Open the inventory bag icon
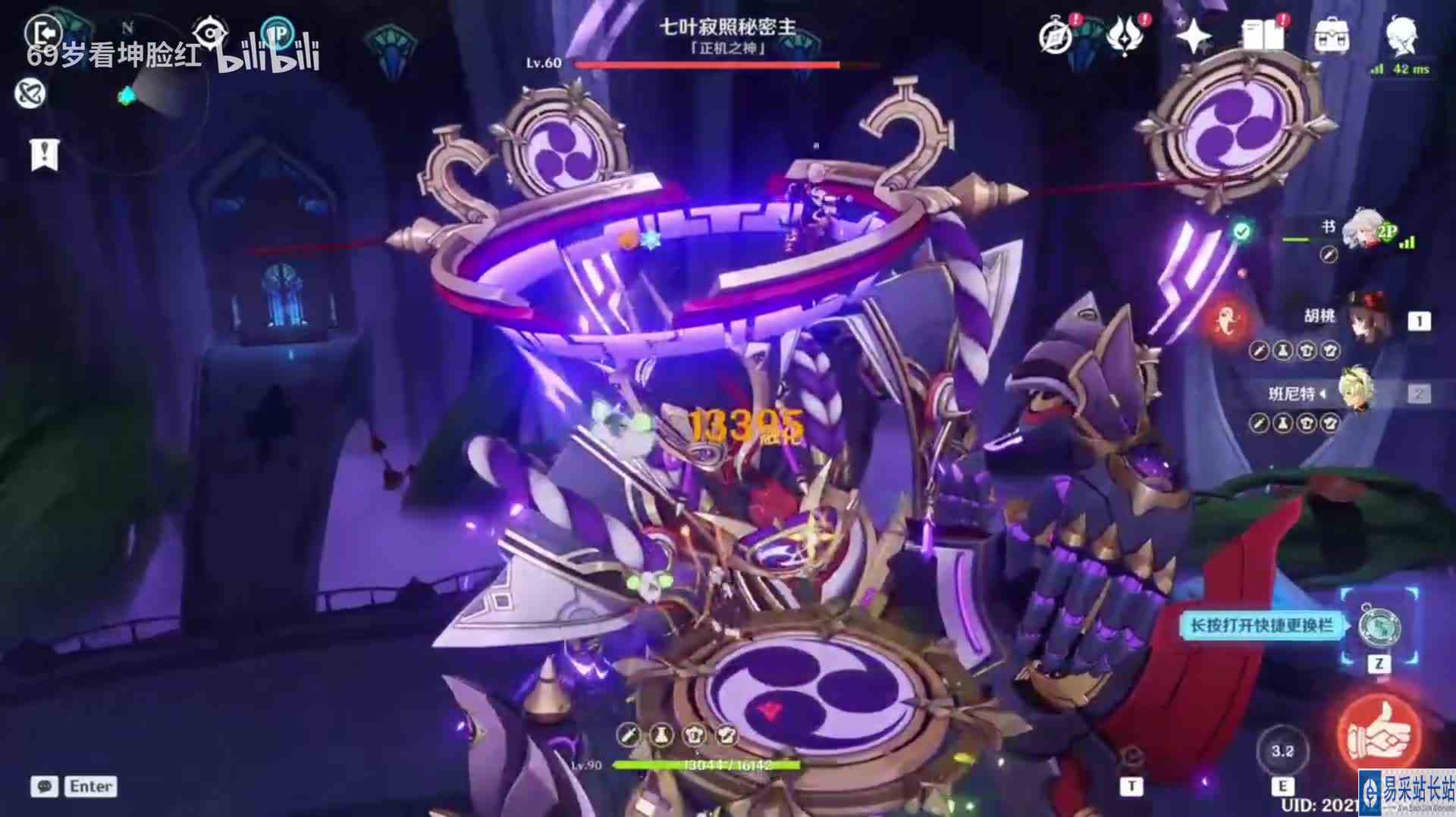This screenshot has height=817, width=1456. [x=1332, y=33]
